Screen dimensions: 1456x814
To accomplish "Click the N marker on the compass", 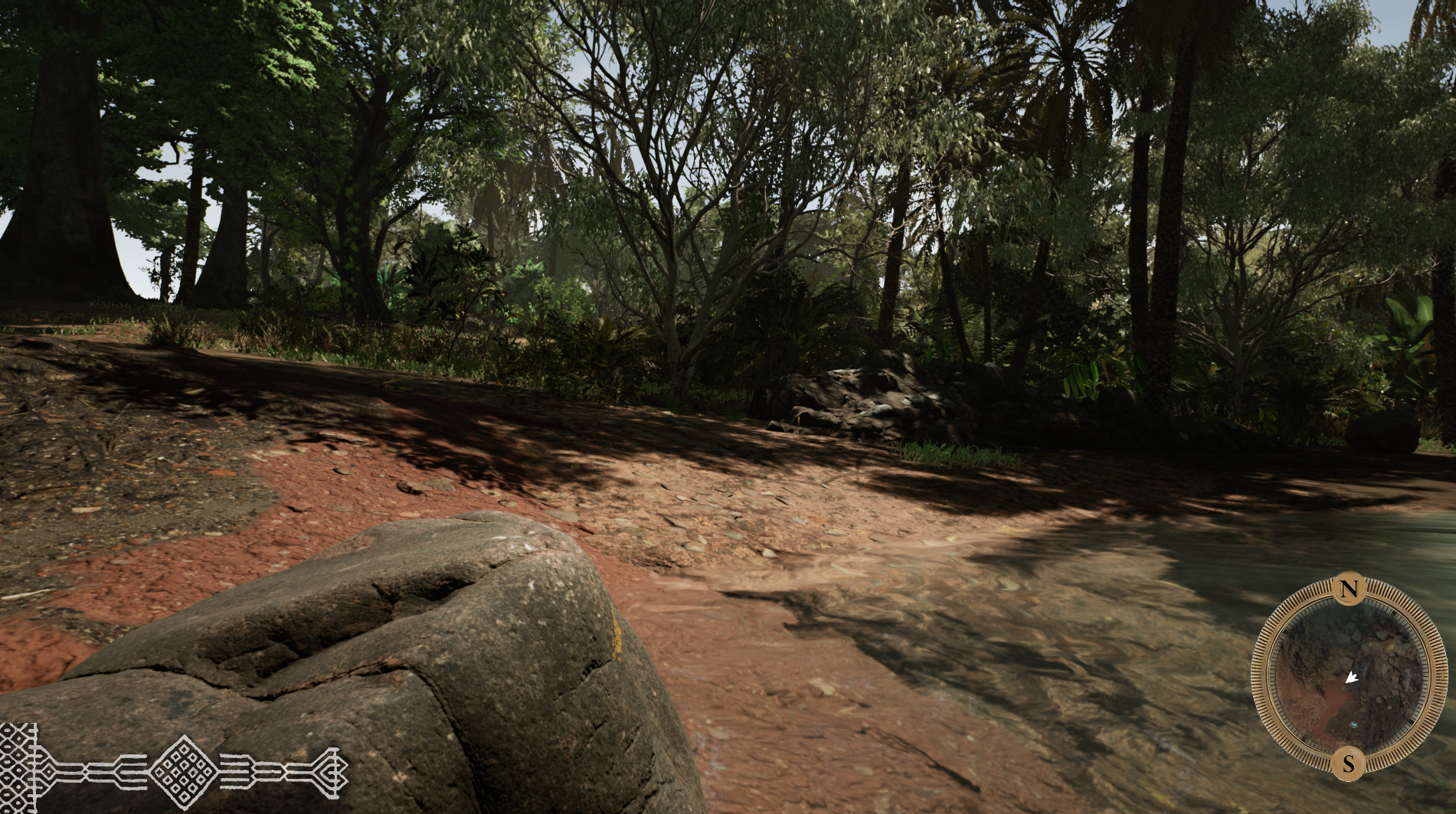I will [1349, 589].
